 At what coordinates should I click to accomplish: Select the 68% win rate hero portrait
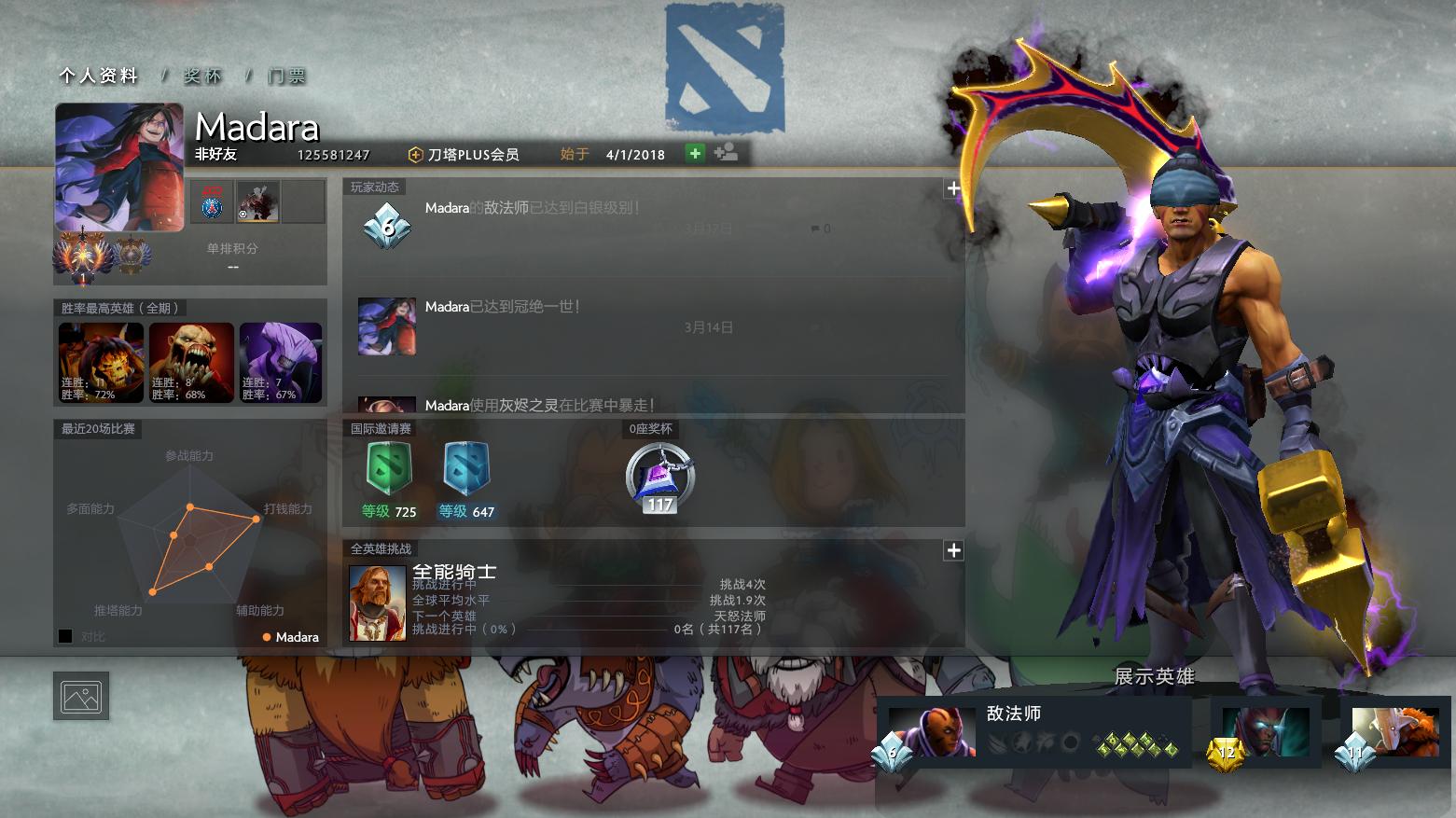(x=191, y=362)
